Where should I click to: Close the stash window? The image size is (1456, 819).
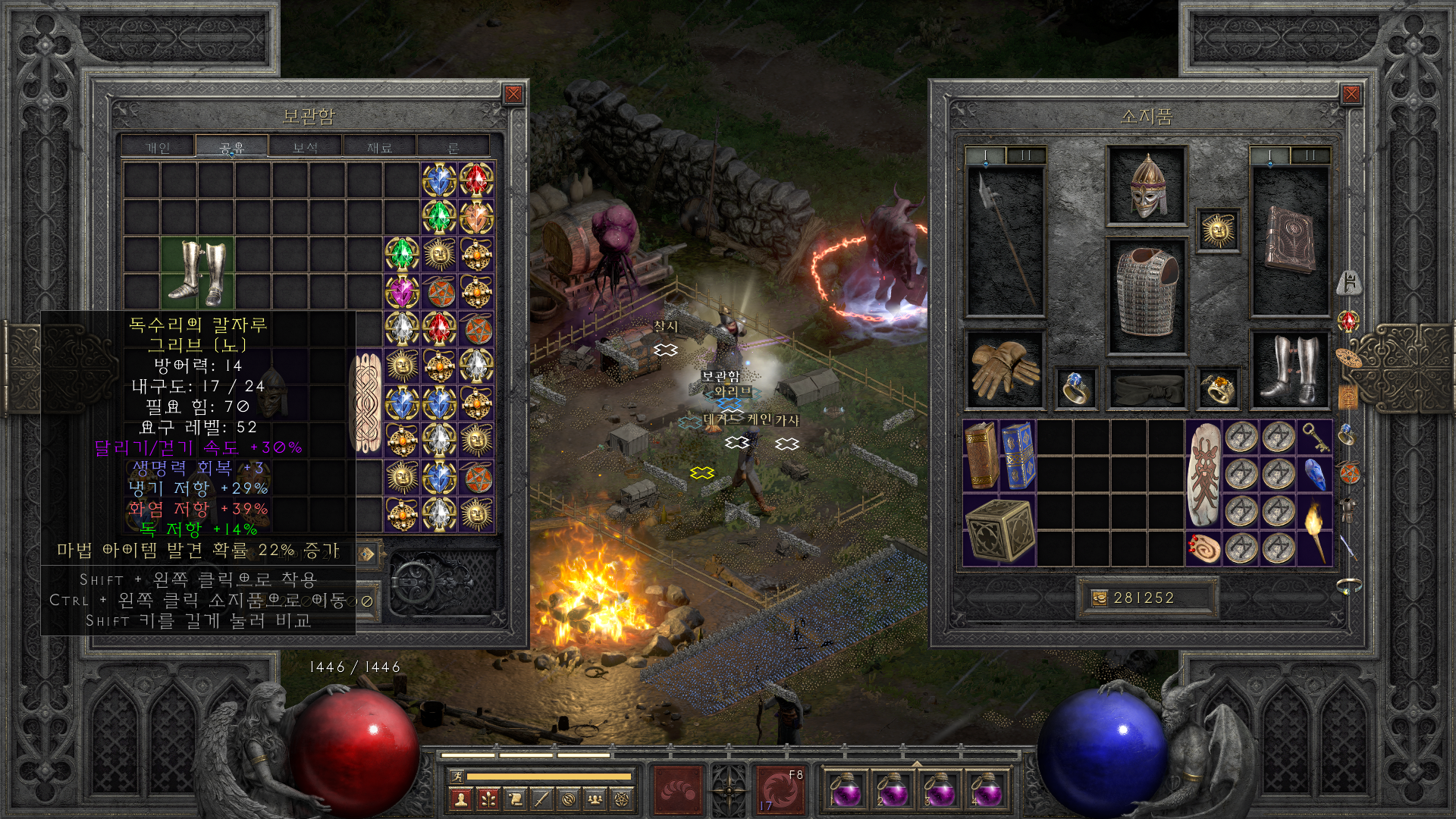click(513, 94)
